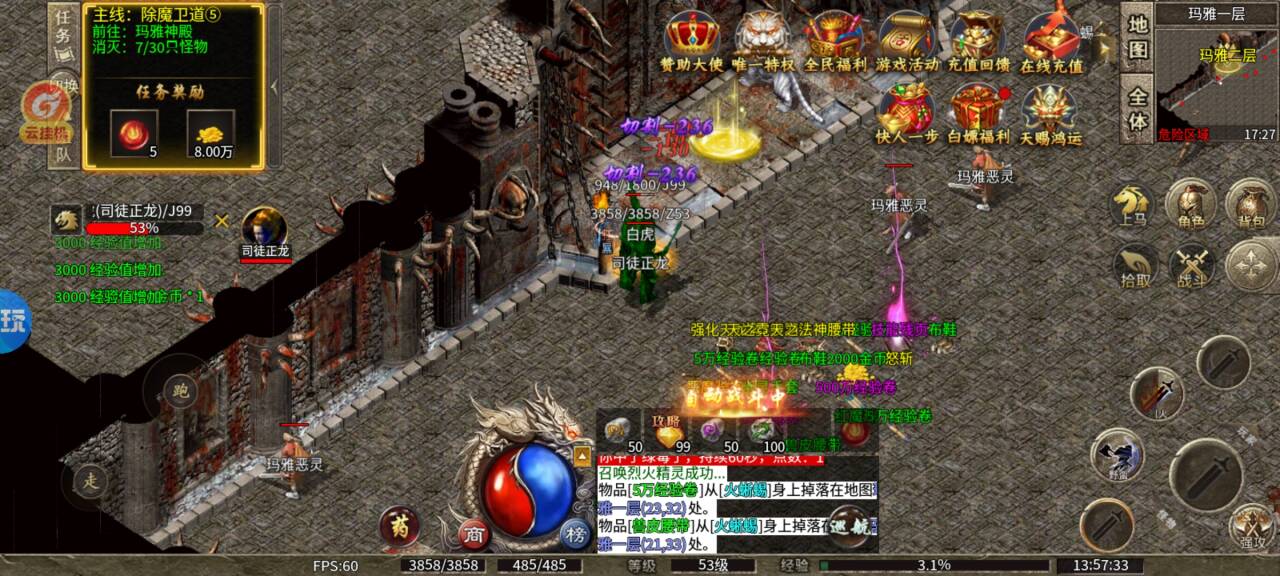Open the 角色 character sheet
This screenshot has height=576, width=1280.
tap(1190, 204)
